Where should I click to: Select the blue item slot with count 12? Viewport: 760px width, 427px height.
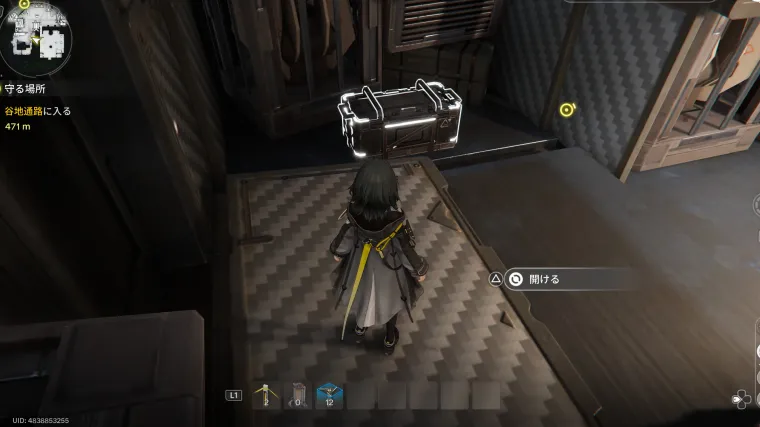(328, 394)
